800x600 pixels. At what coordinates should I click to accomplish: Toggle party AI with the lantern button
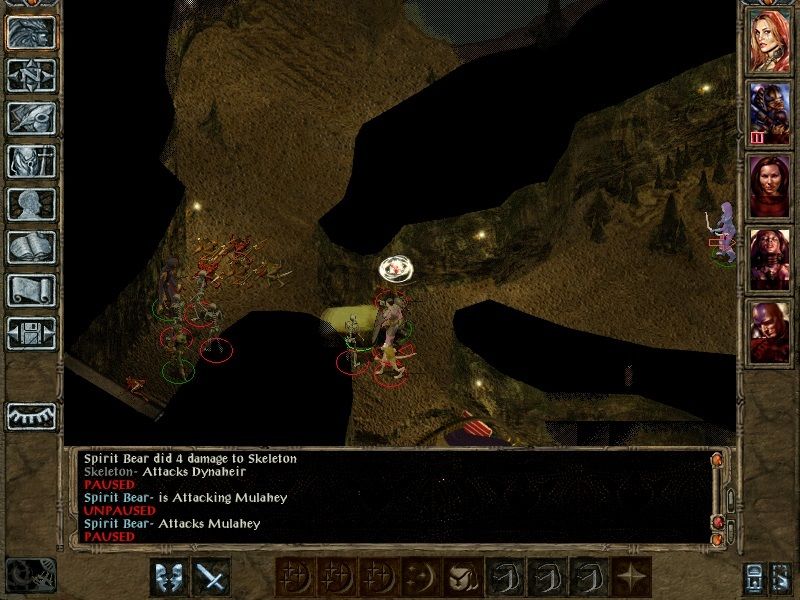tap(783, 577)
